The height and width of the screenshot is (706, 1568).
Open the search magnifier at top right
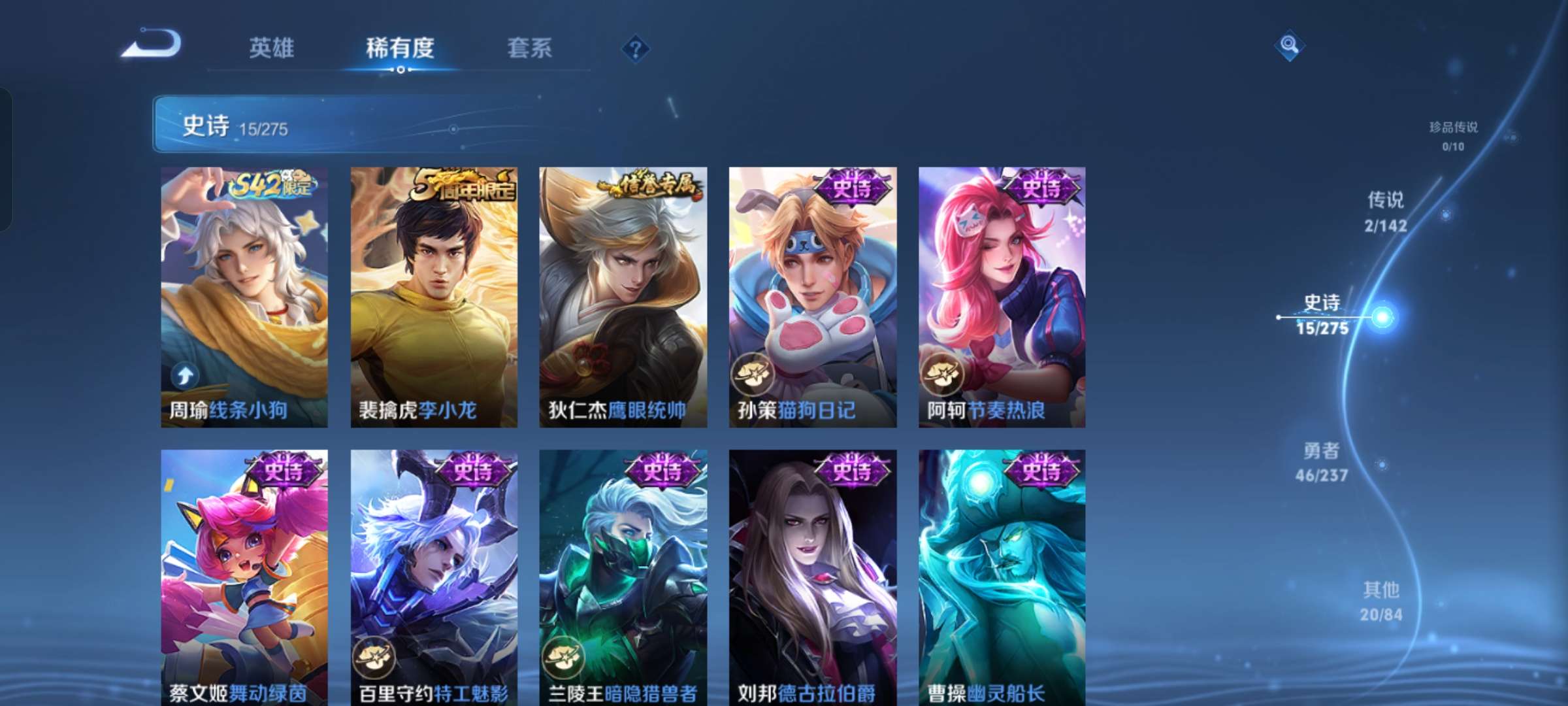(x=1288, y=46)
